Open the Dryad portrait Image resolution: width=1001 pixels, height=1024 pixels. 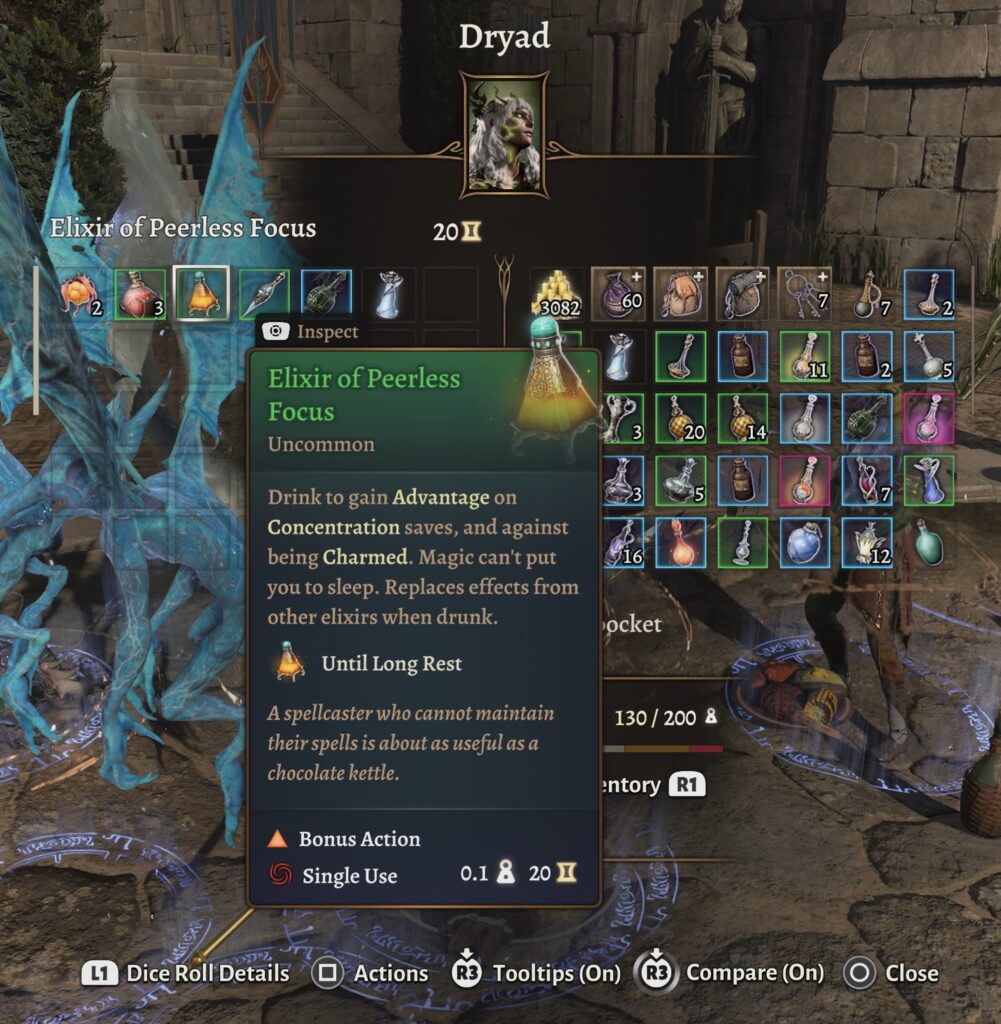click(503, 134)
